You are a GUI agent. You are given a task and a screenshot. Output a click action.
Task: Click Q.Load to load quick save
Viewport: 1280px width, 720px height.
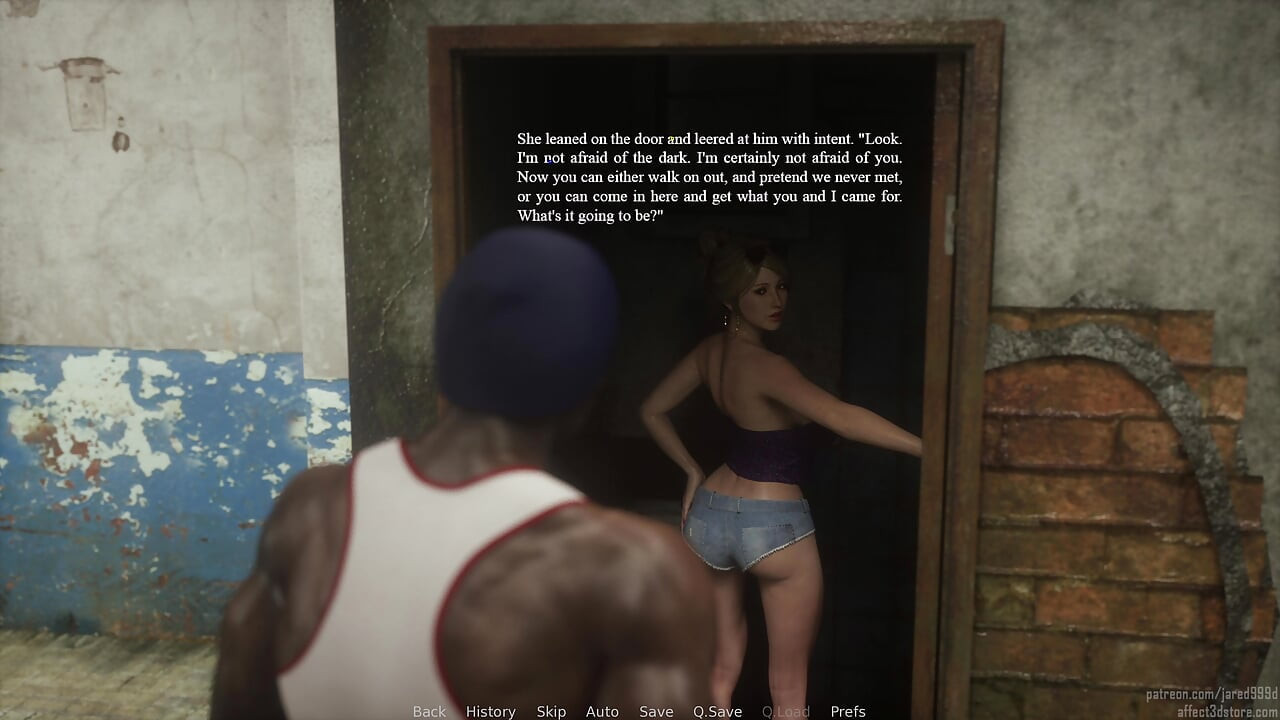786,711
